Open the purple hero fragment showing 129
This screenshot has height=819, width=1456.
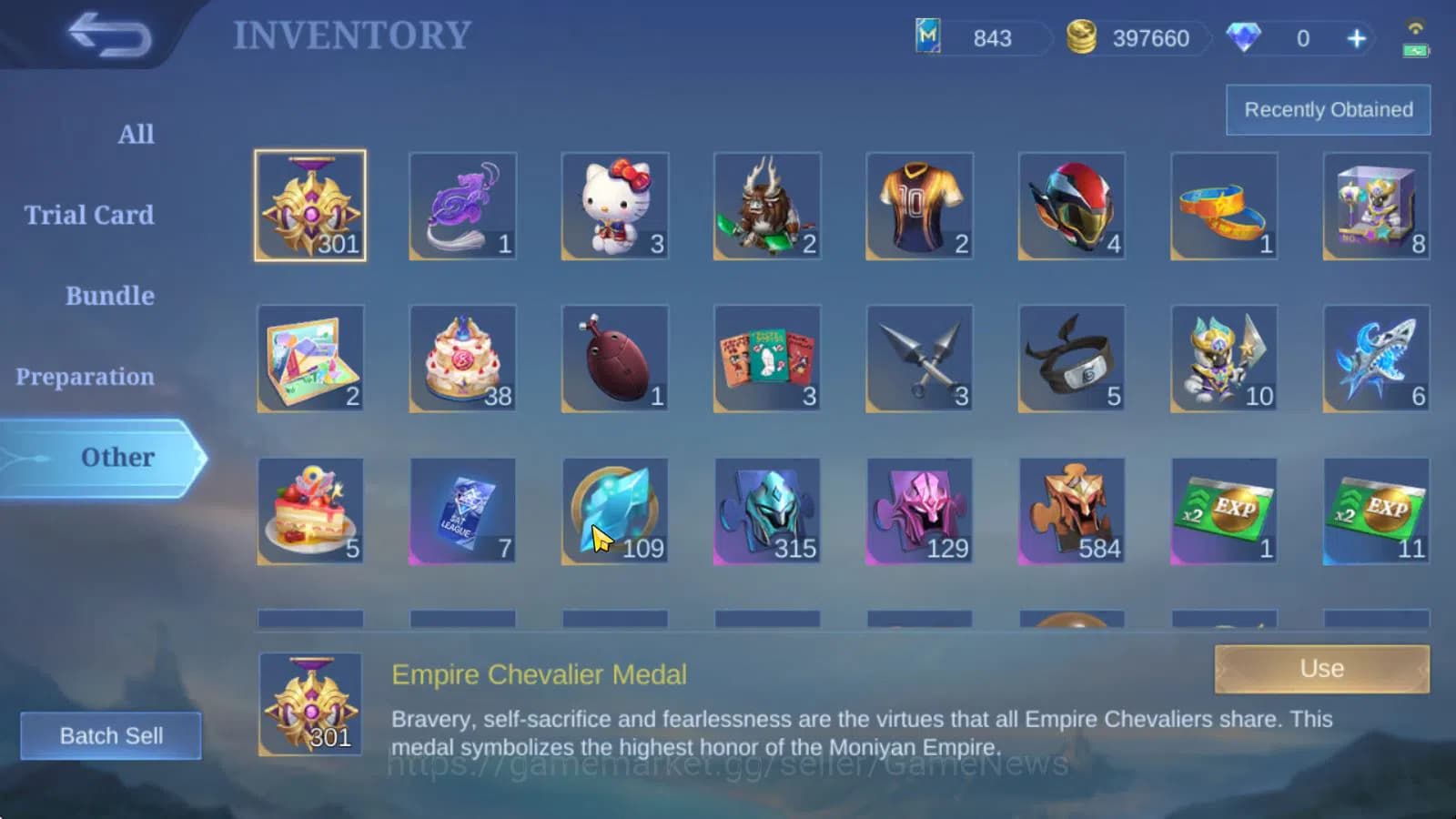tap(919, 510)
